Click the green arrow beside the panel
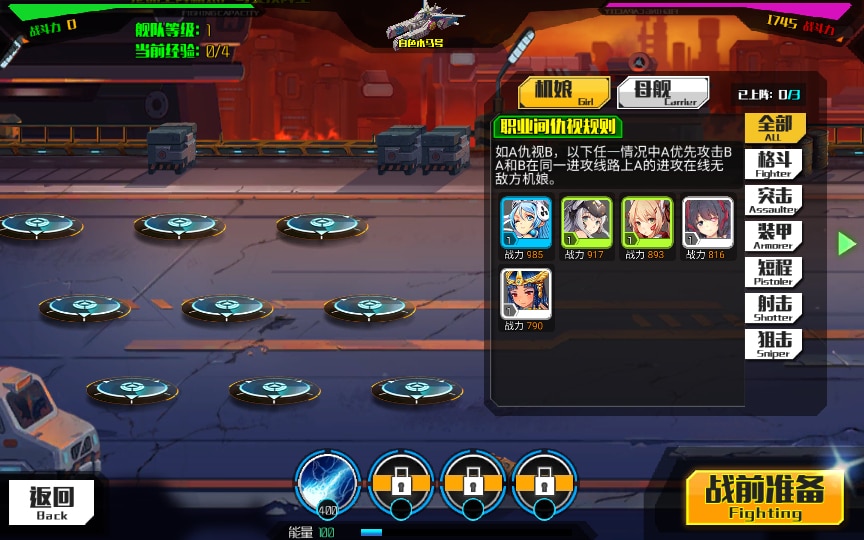Screen dimensions: 864x540 pos(847,243)
